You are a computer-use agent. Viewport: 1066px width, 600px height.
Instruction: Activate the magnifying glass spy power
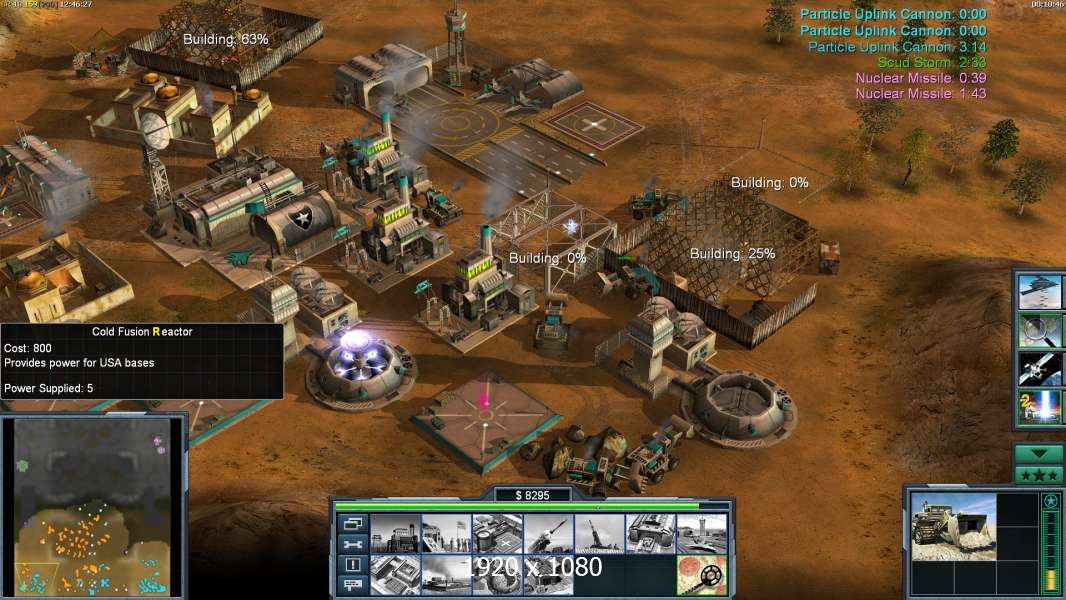1040,330
